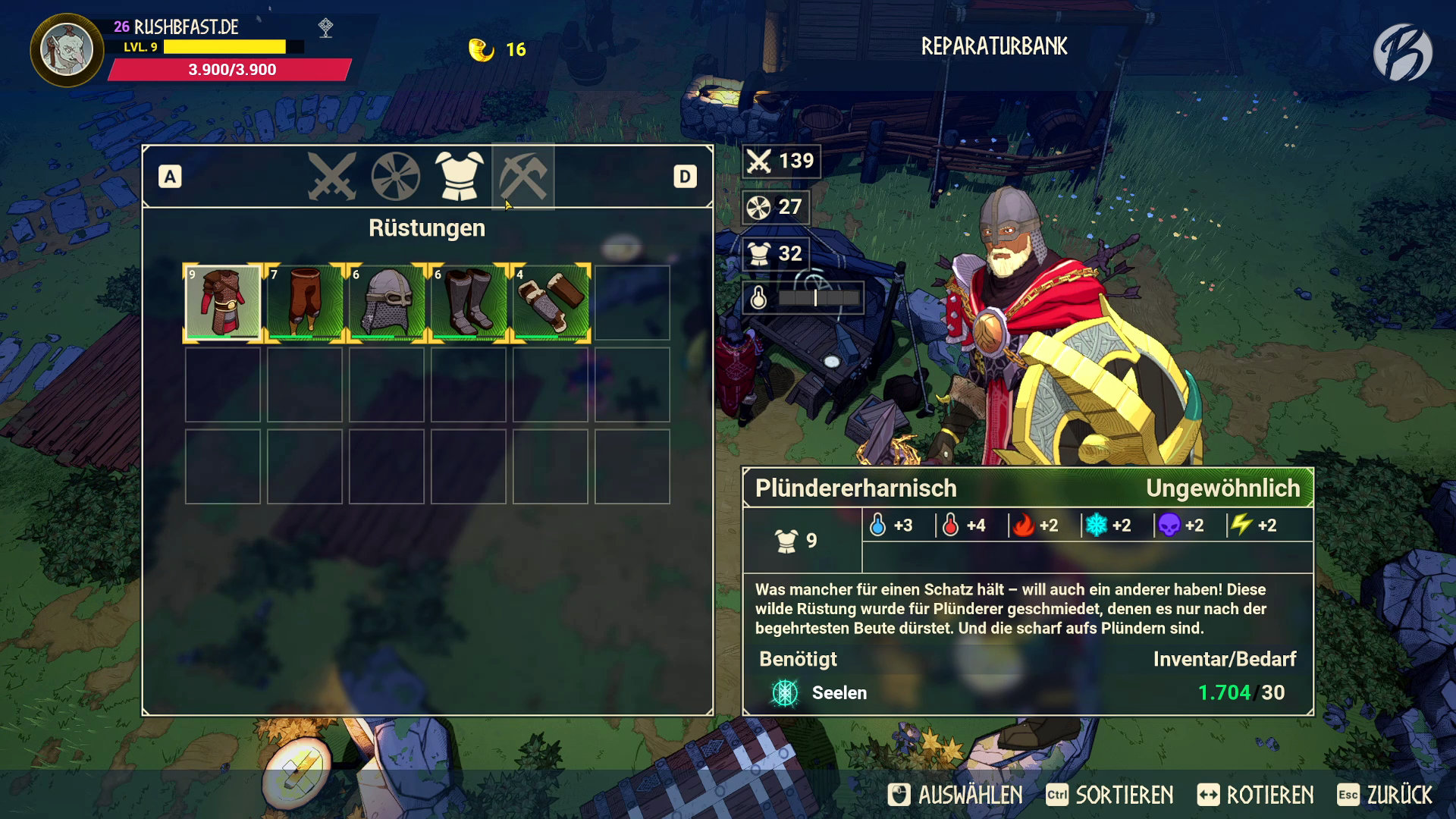This screenshot has width=1456, height=819.
Task: Go back with the Zurück button
Action: tap(1385, 795)
